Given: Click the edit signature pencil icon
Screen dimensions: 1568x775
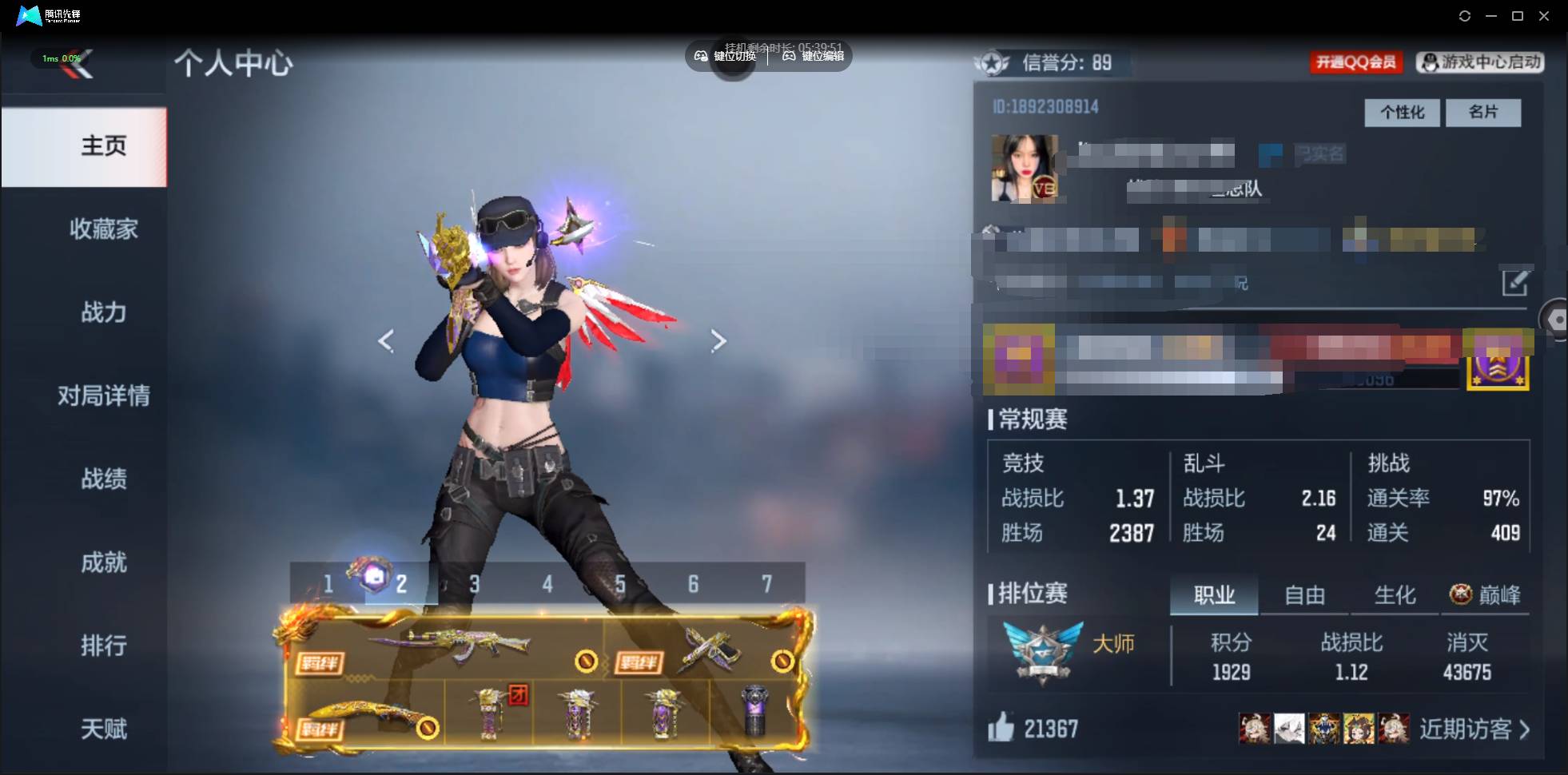Looking at the screenshot, I should coord(1514,282).
